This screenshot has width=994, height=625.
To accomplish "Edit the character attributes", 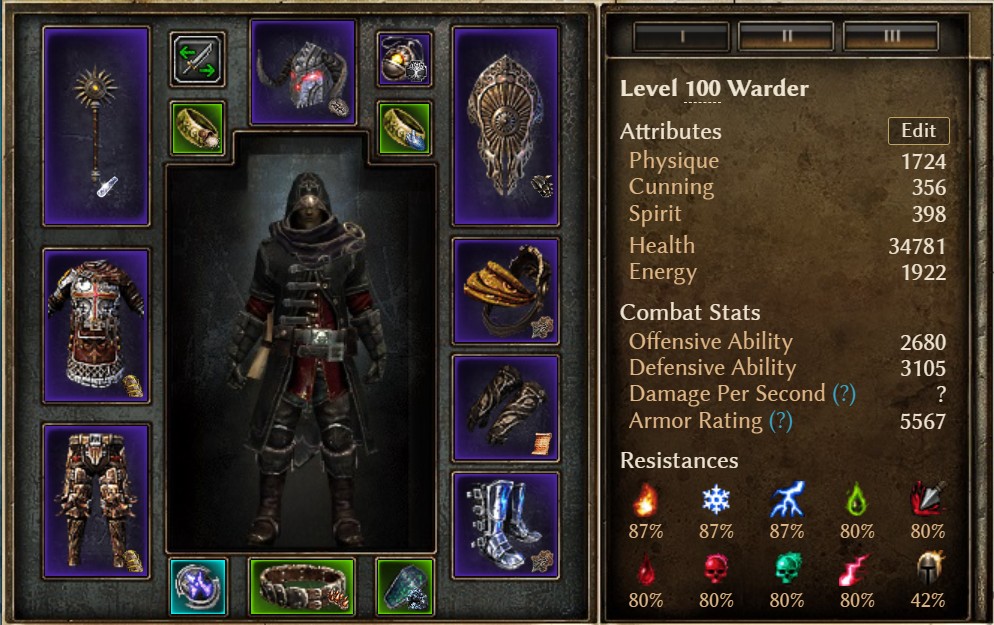I will 918,131.
